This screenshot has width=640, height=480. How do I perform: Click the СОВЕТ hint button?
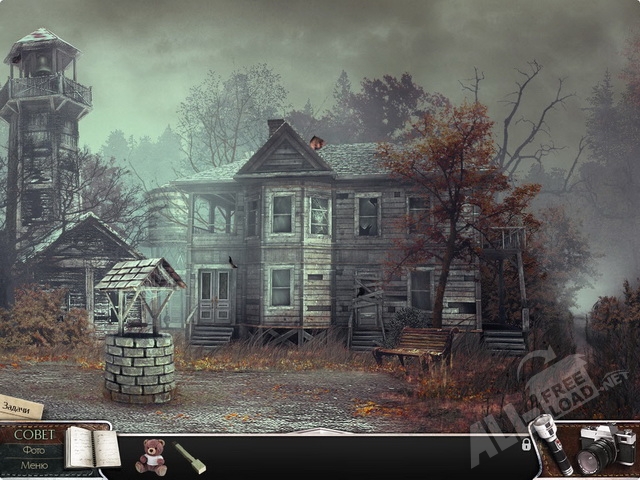(x=34, y=434)
